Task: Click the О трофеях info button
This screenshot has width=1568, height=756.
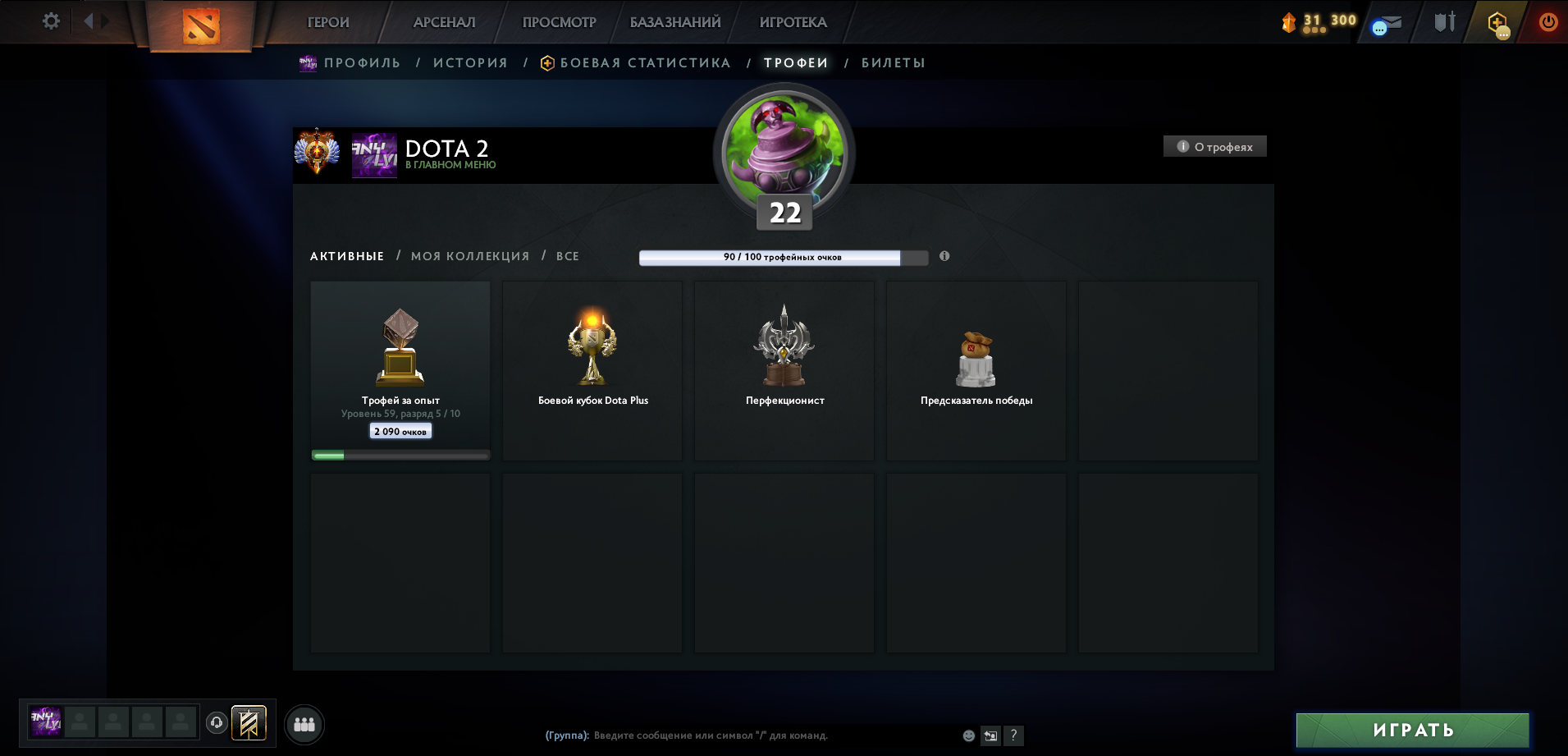Action: pos(1215,147)
